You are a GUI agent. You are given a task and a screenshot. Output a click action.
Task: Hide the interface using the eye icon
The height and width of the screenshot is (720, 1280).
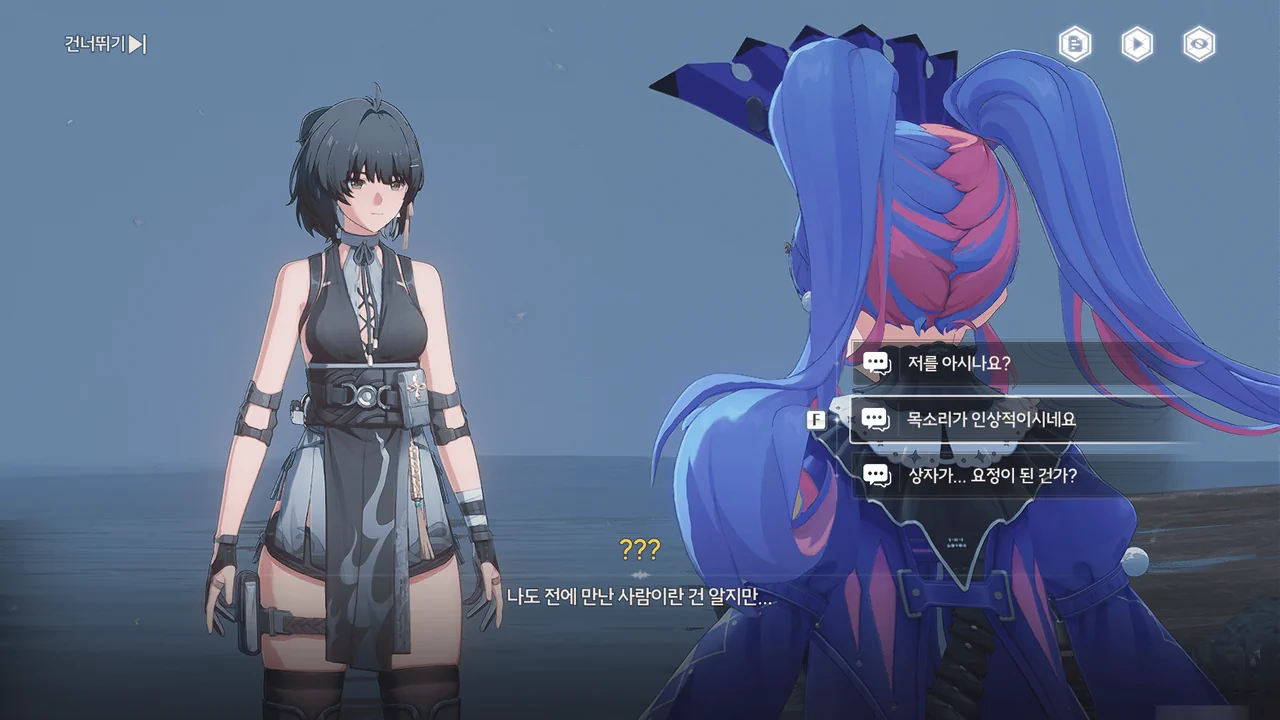coord(1199,44)
